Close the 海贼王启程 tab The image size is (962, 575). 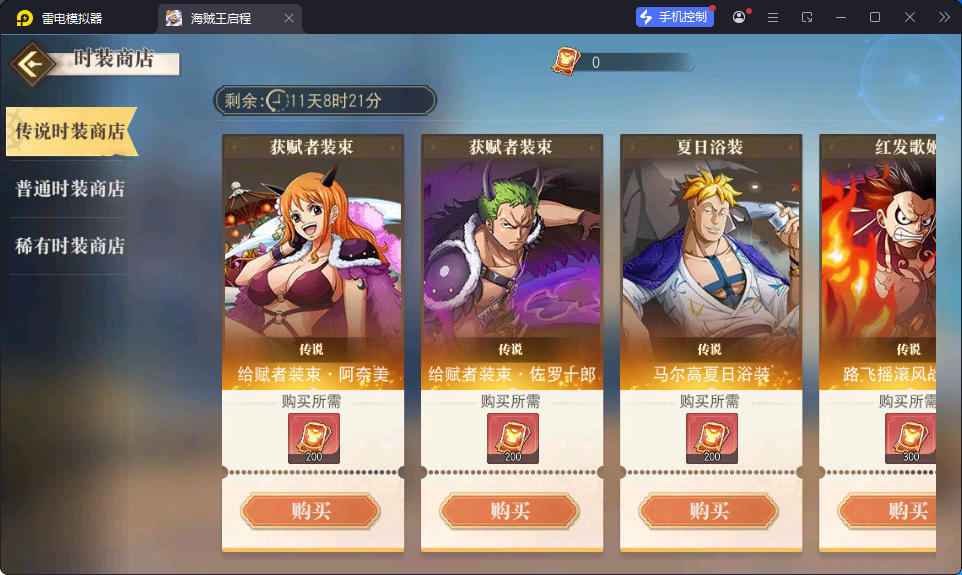click(289, 18)
